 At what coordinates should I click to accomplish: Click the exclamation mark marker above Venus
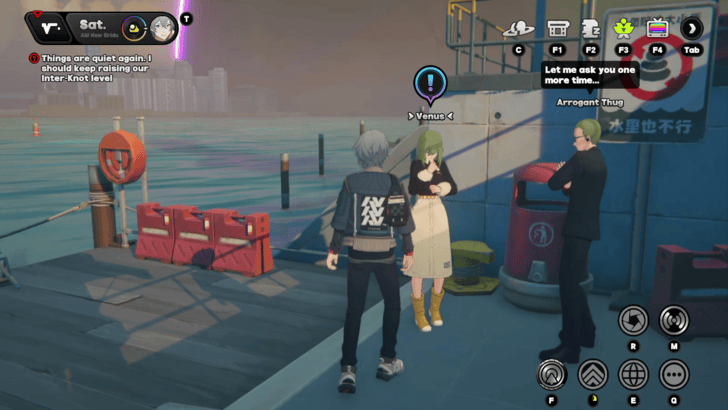coord(430,82)
